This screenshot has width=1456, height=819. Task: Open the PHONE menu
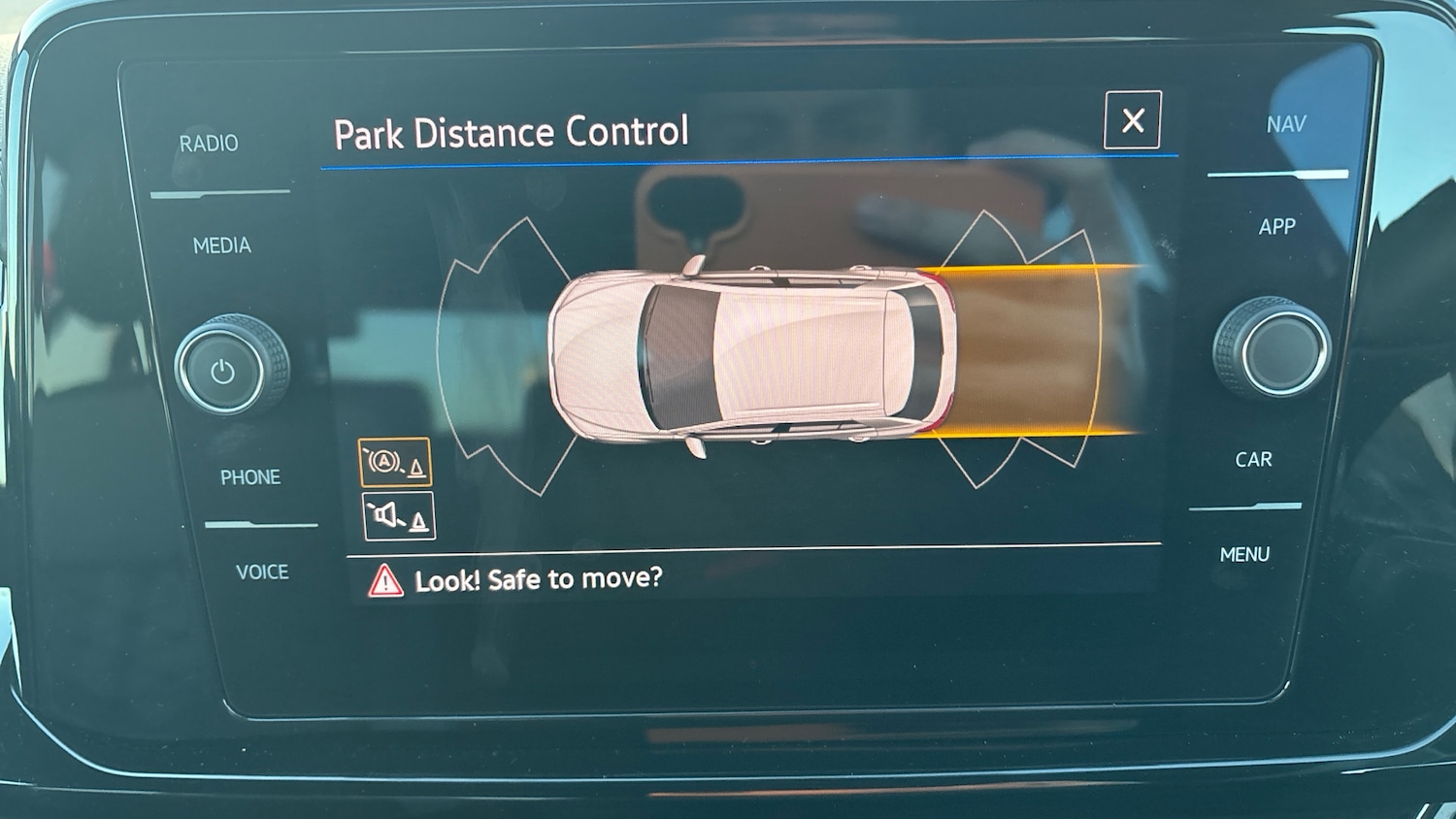[x=250, y=477]
